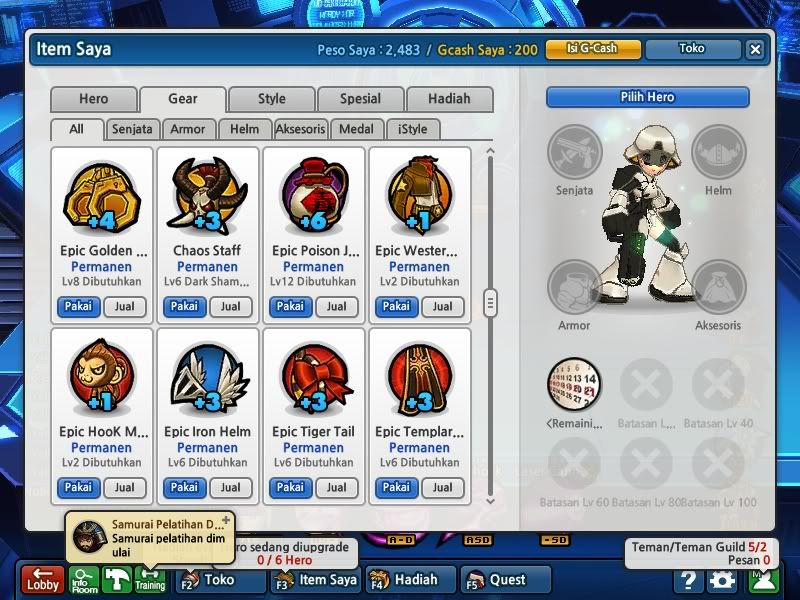
Task: Open the gear settings icon
Action: coord(721,580)
